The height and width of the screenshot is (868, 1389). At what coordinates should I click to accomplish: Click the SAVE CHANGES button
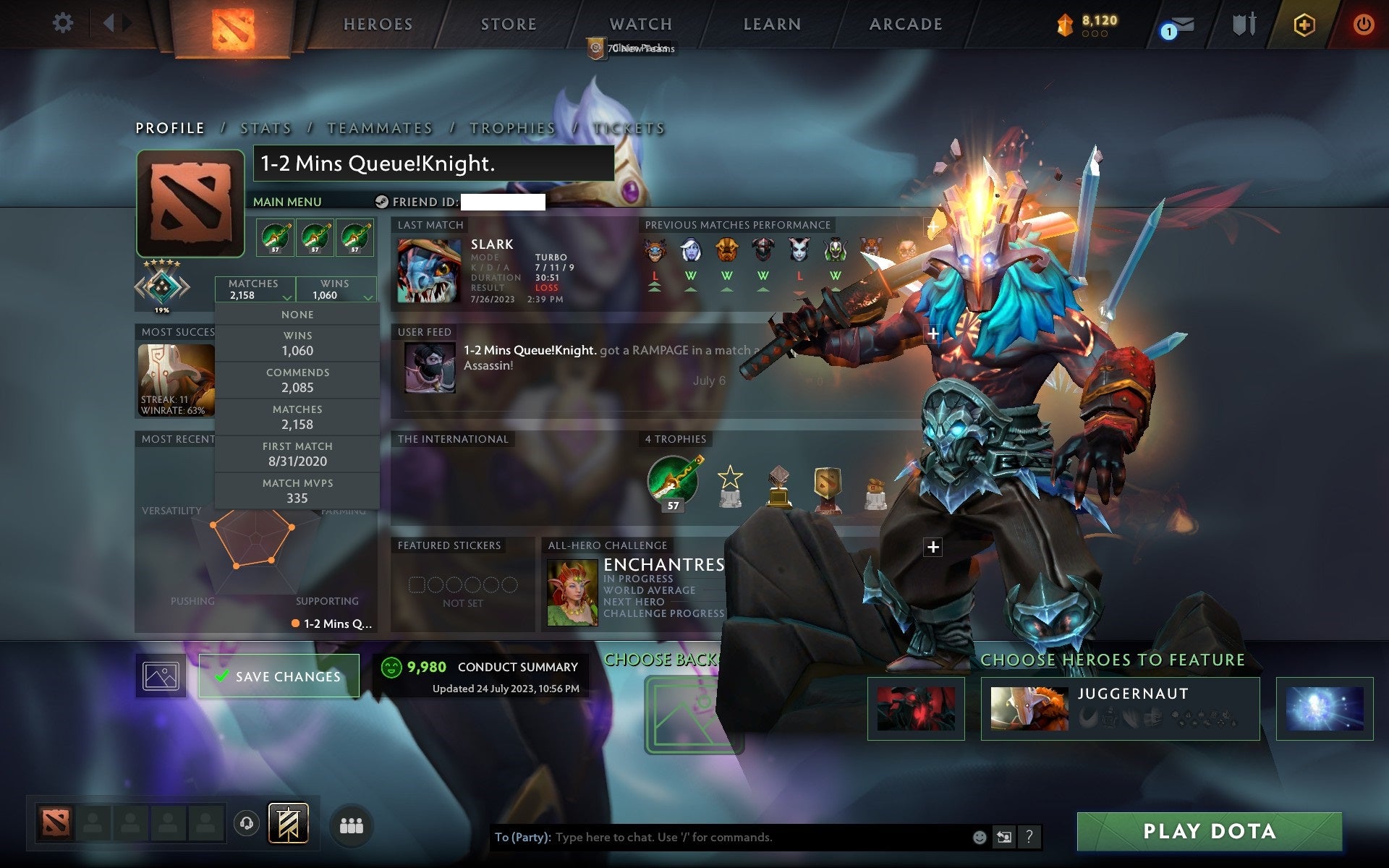coord(279,676)
